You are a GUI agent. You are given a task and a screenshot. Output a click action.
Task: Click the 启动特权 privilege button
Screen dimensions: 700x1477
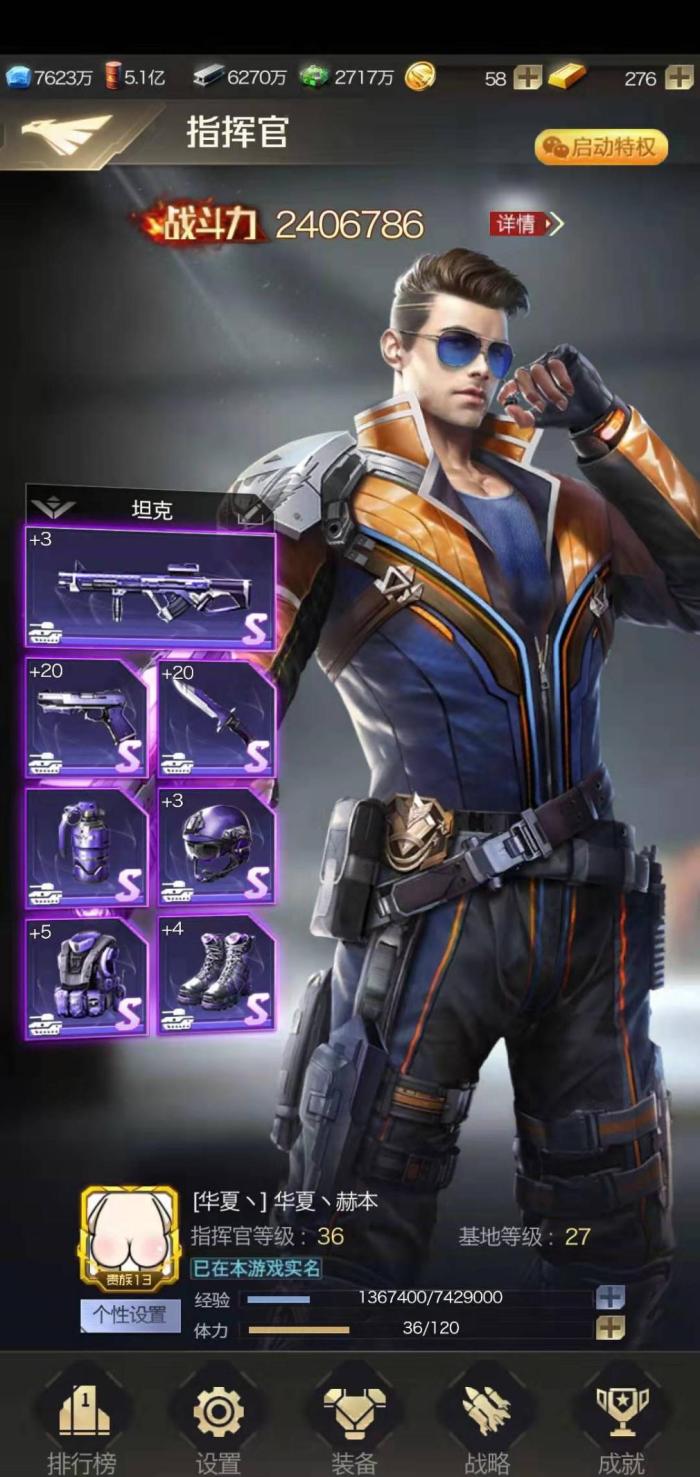[x=601, y=148]
